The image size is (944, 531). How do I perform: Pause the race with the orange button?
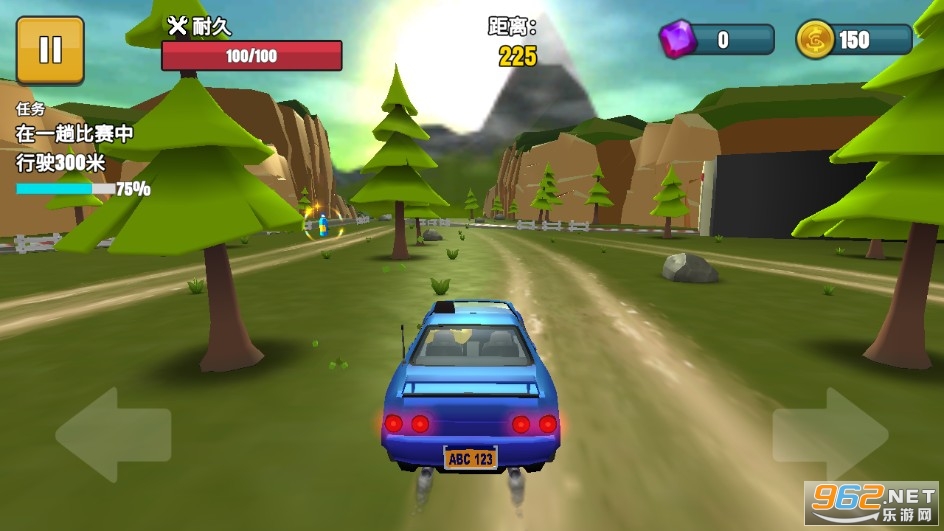coord(50,50)
